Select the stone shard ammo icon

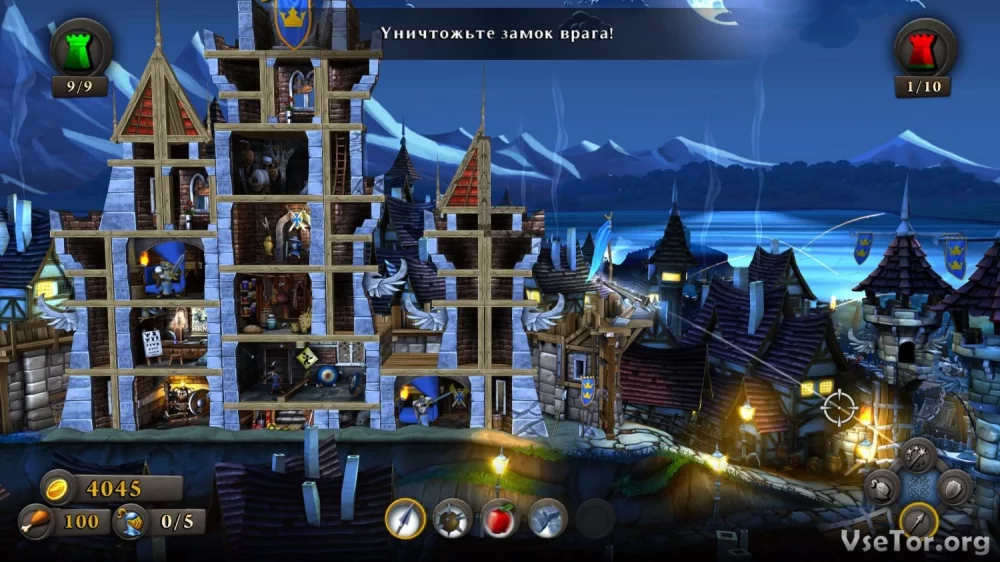point(547,518)
